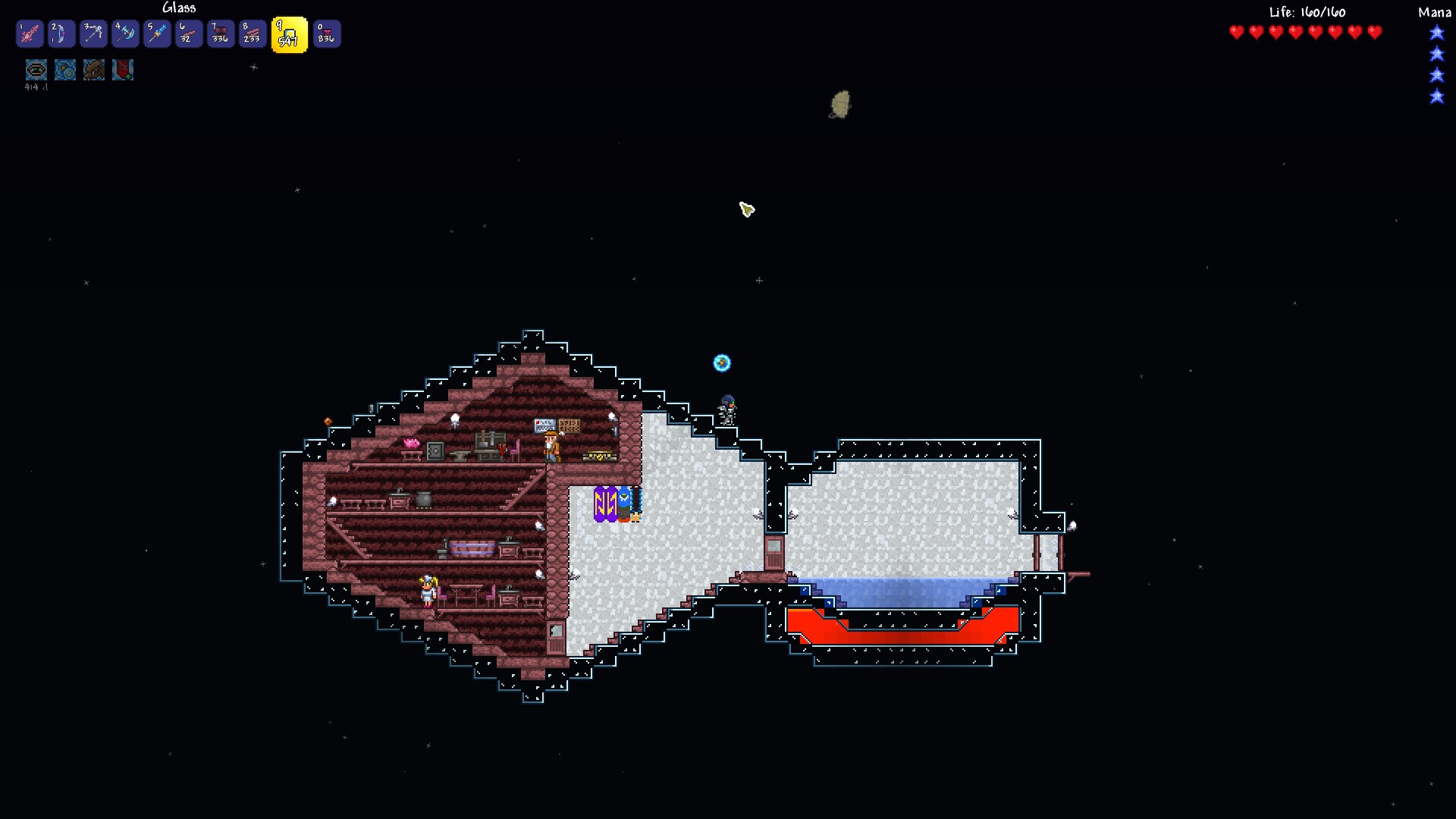Select the bow in hotbar slot 2
The image size is (1456, 819).
[x=61, y=33]
